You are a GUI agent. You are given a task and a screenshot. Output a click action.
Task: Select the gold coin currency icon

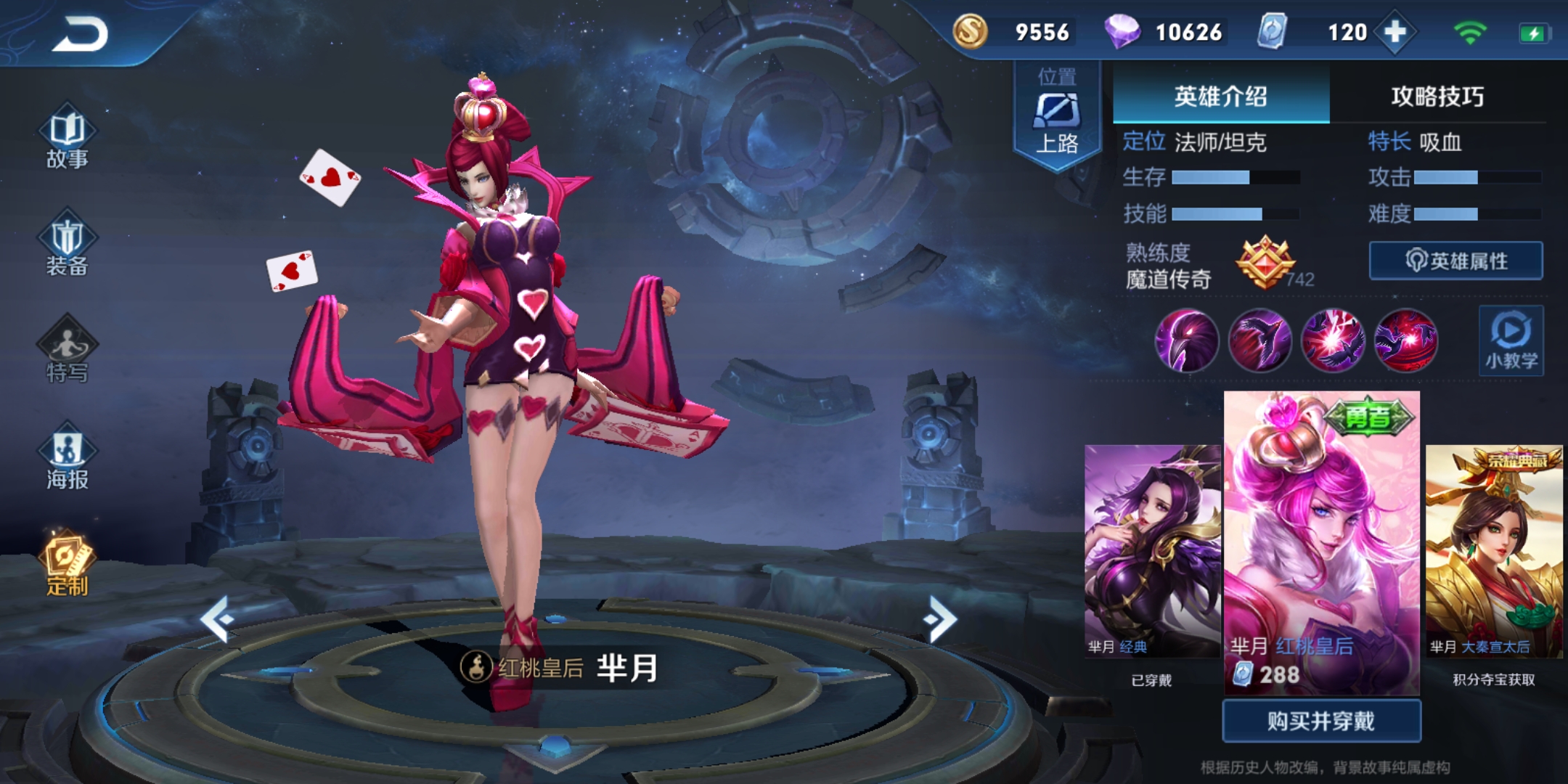tap(971, 33)
